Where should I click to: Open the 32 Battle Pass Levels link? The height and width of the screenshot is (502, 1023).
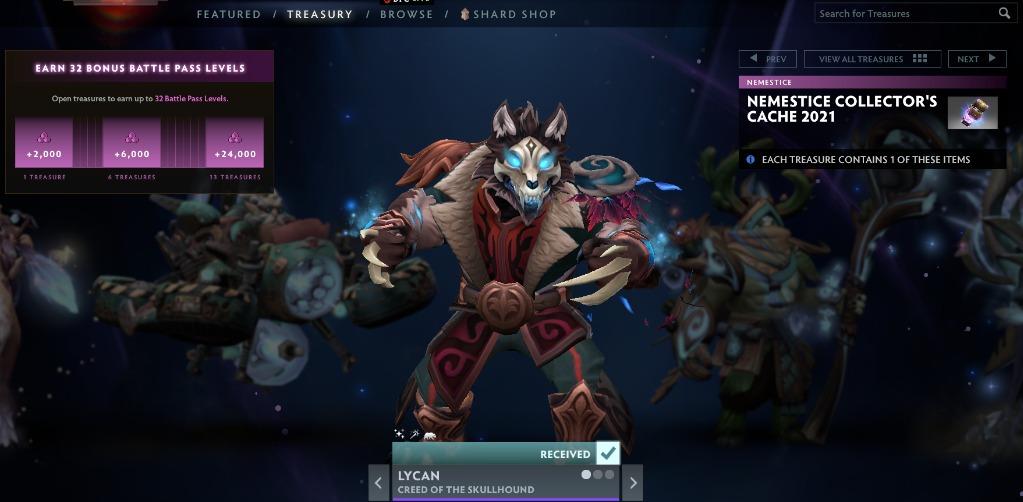190,99
